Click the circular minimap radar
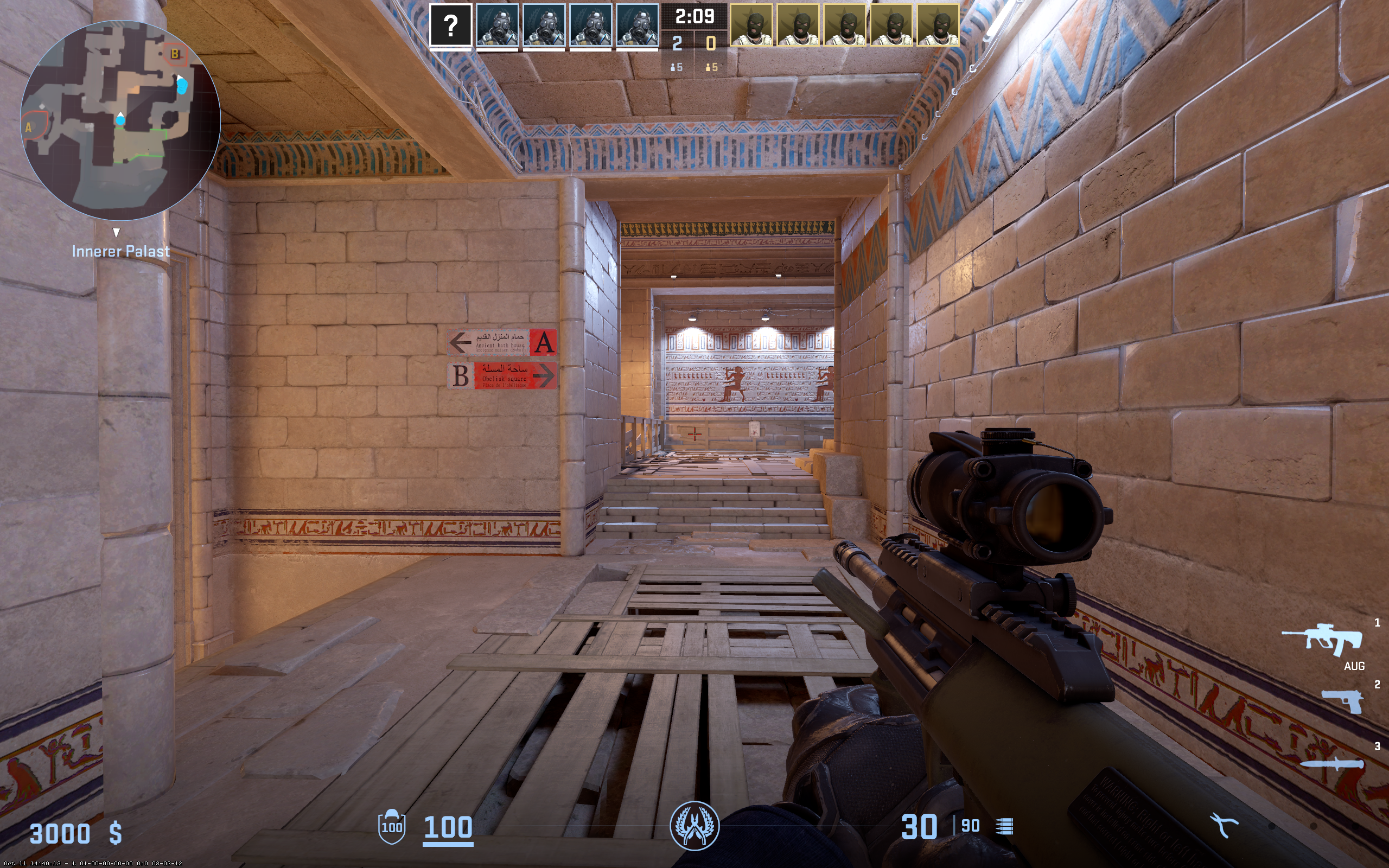The image size is (1389, 868). 120,120
